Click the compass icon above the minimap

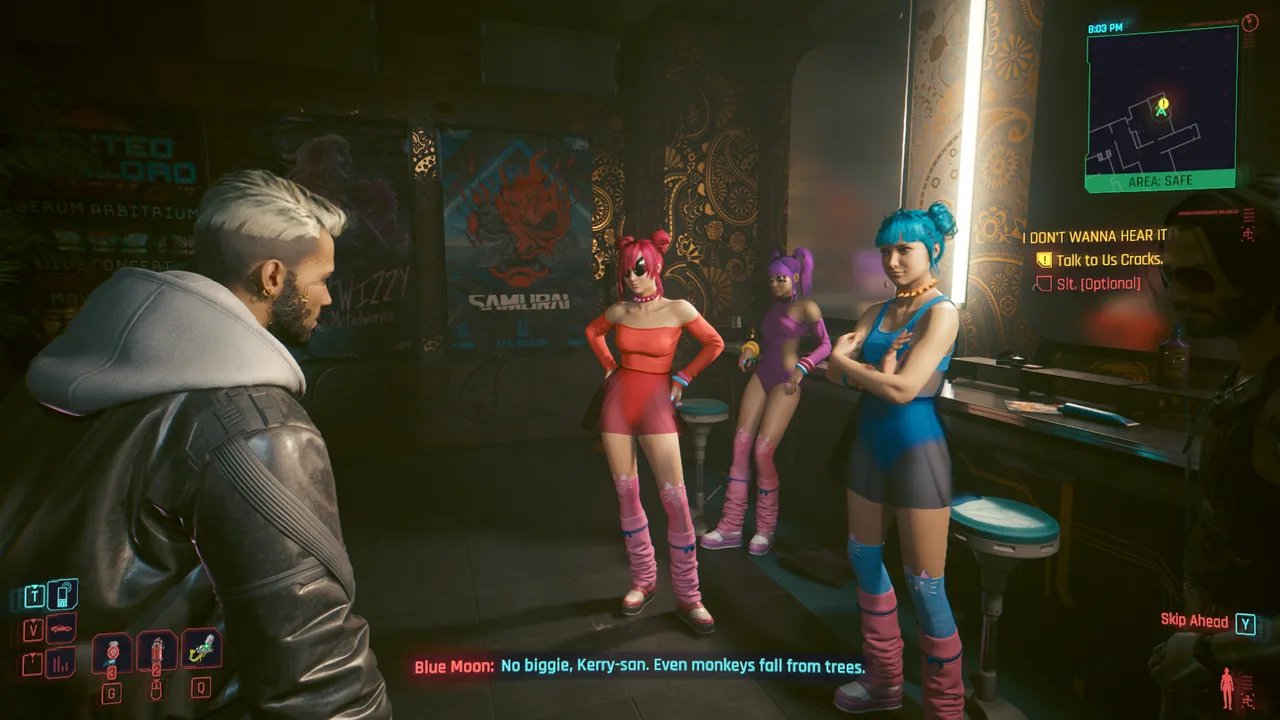coord(1248,22)
